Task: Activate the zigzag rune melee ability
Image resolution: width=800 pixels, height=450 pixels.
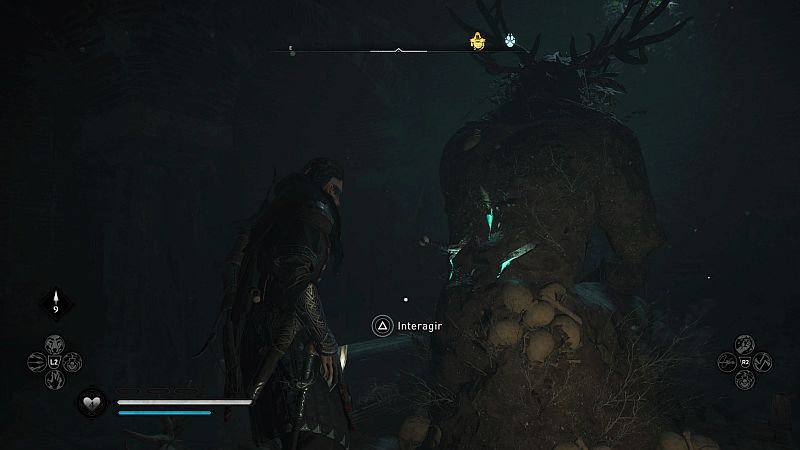Action: tap(760, 361)
